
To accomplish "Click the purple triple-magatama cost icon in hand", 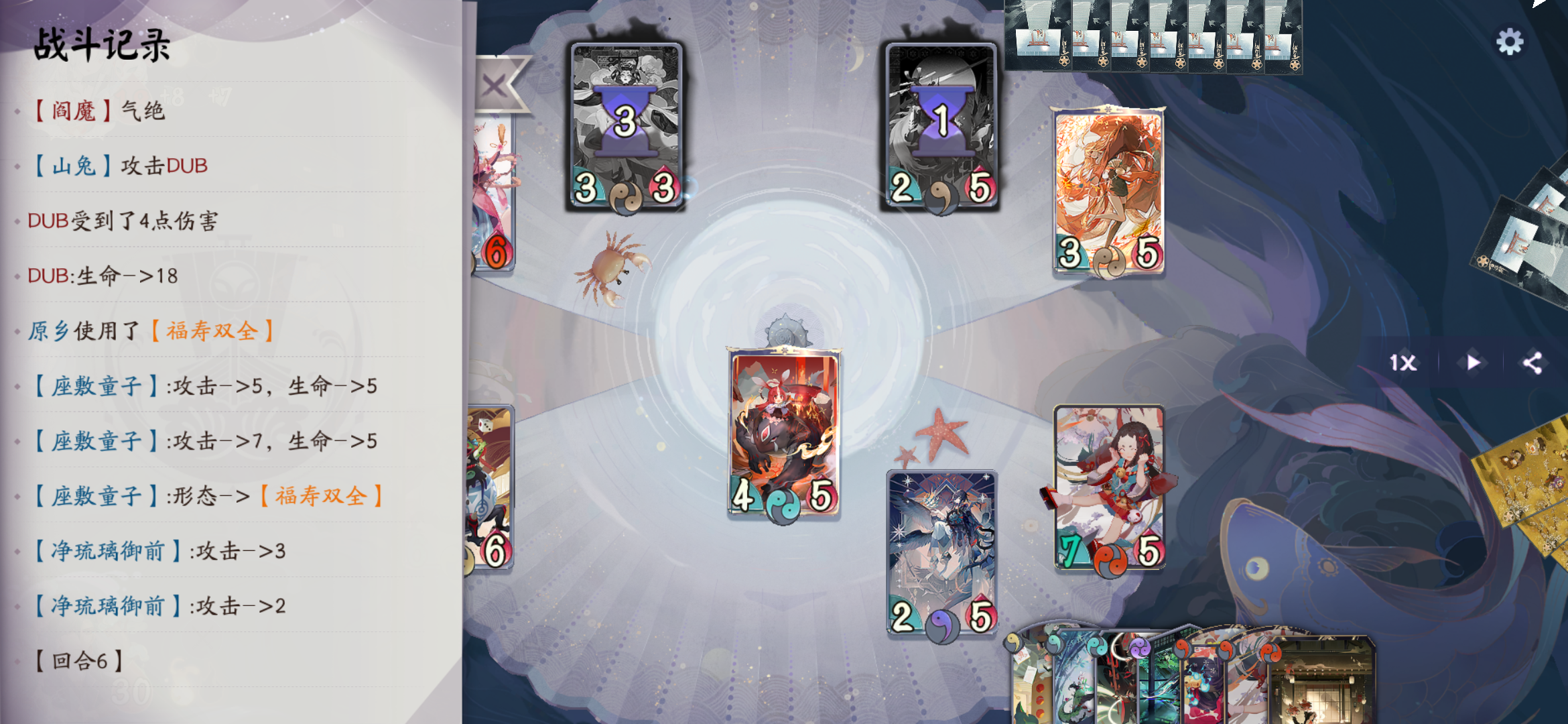I will tap(1140, 649).
